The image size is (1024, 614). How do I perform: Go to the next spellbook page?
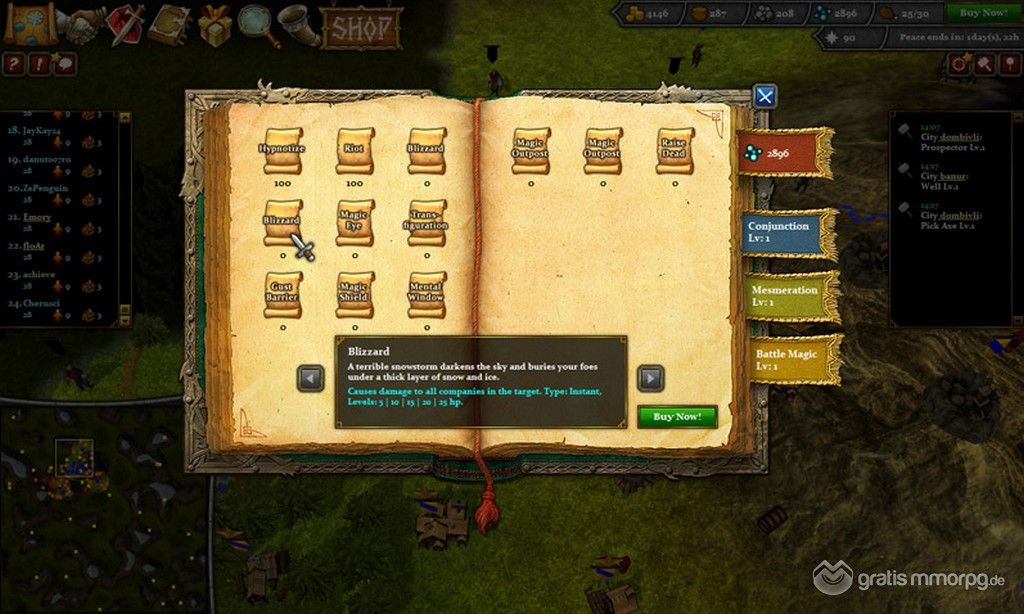(x=651, y=378)
